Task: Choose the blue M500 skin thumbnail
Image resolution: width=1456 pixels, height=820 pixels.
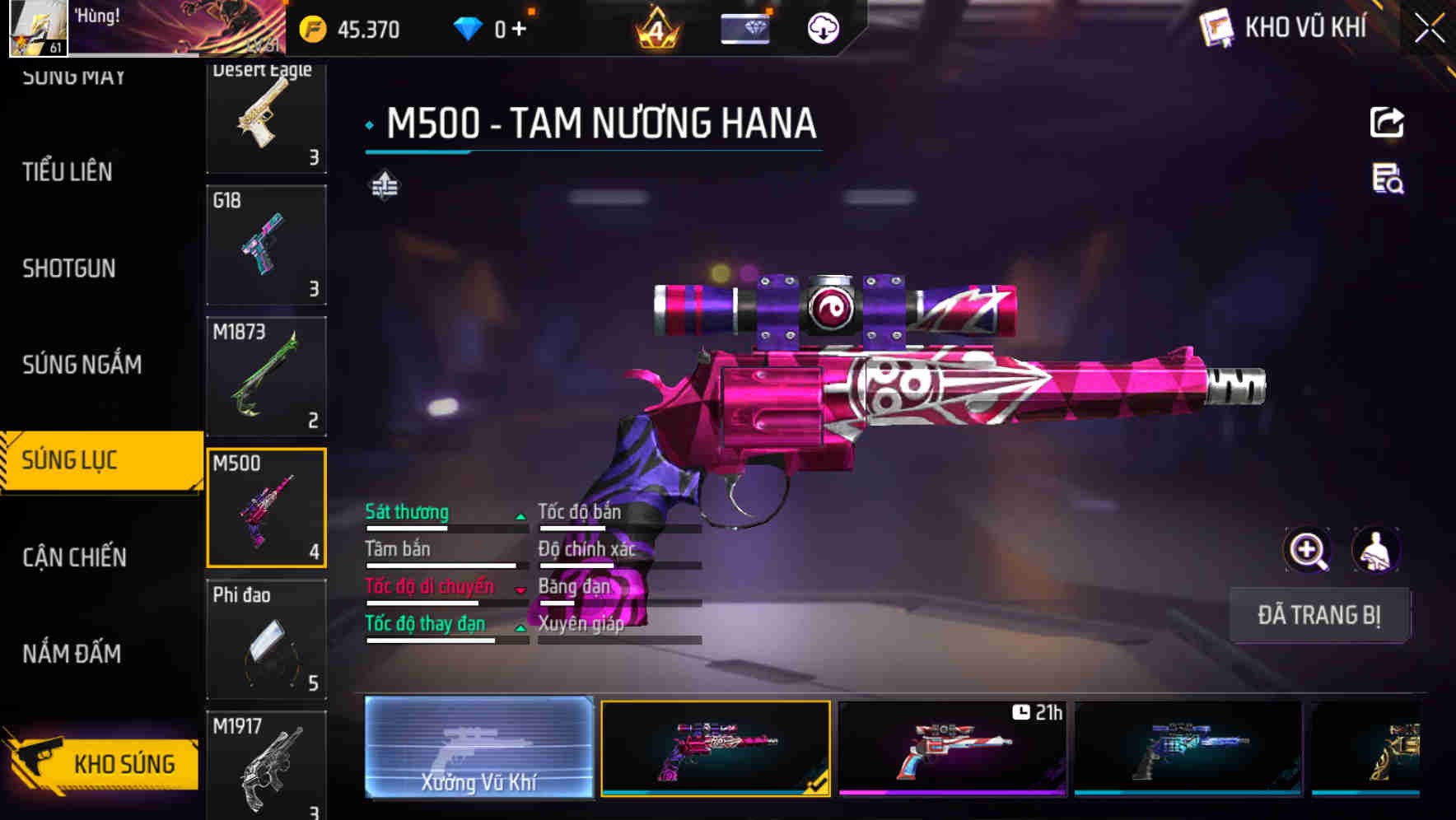Action: point(1188,748)
